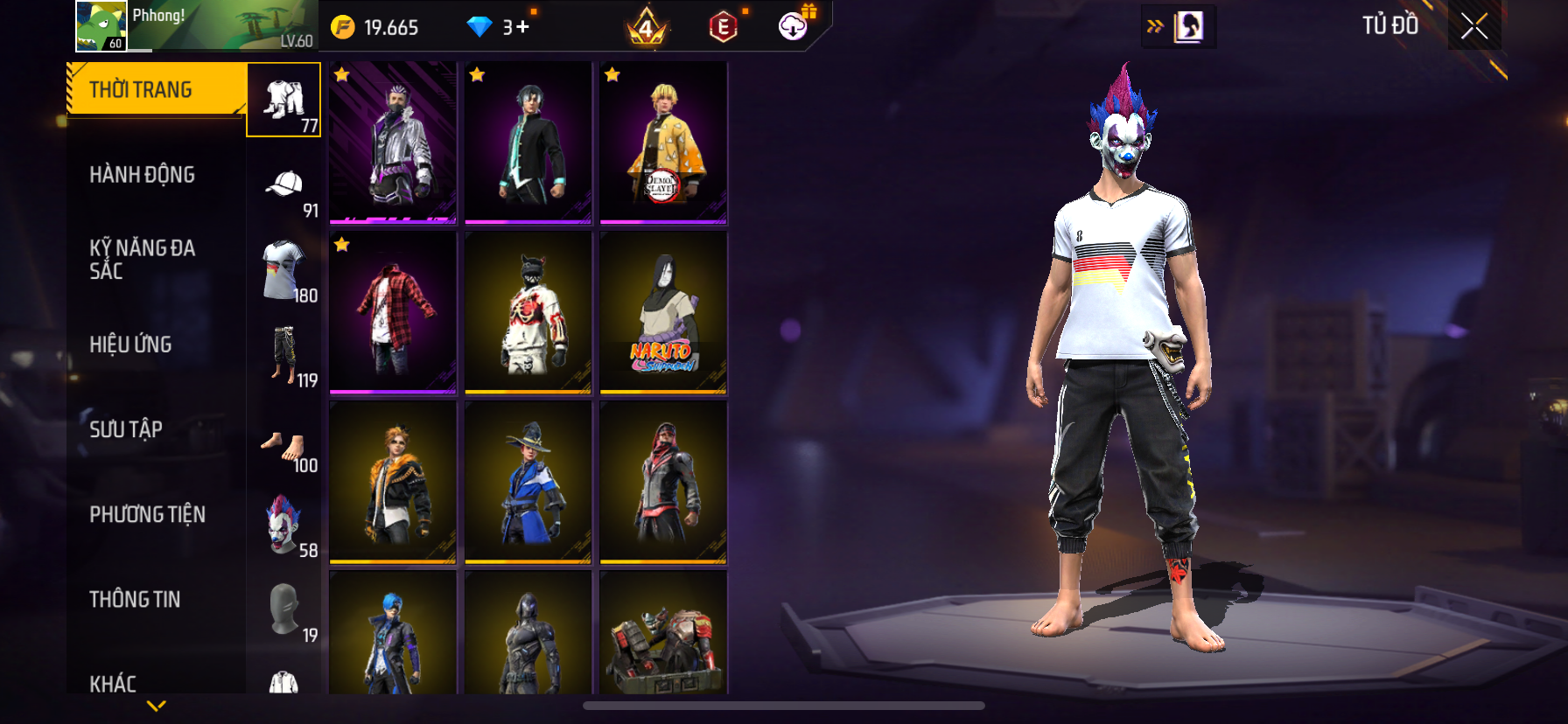Choose the Phương Tiện category
The height and width of the screenshot is (724, 1568).
tap(147, 514)
